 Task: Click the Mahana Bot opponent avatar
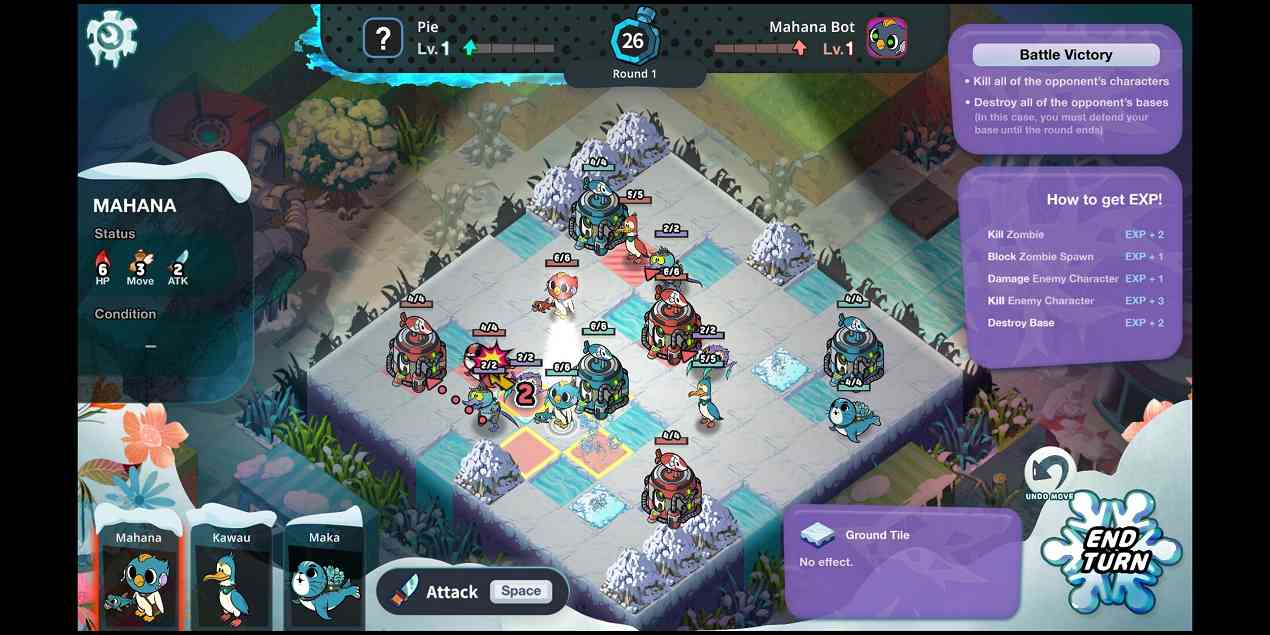click(x=886, y=39)
